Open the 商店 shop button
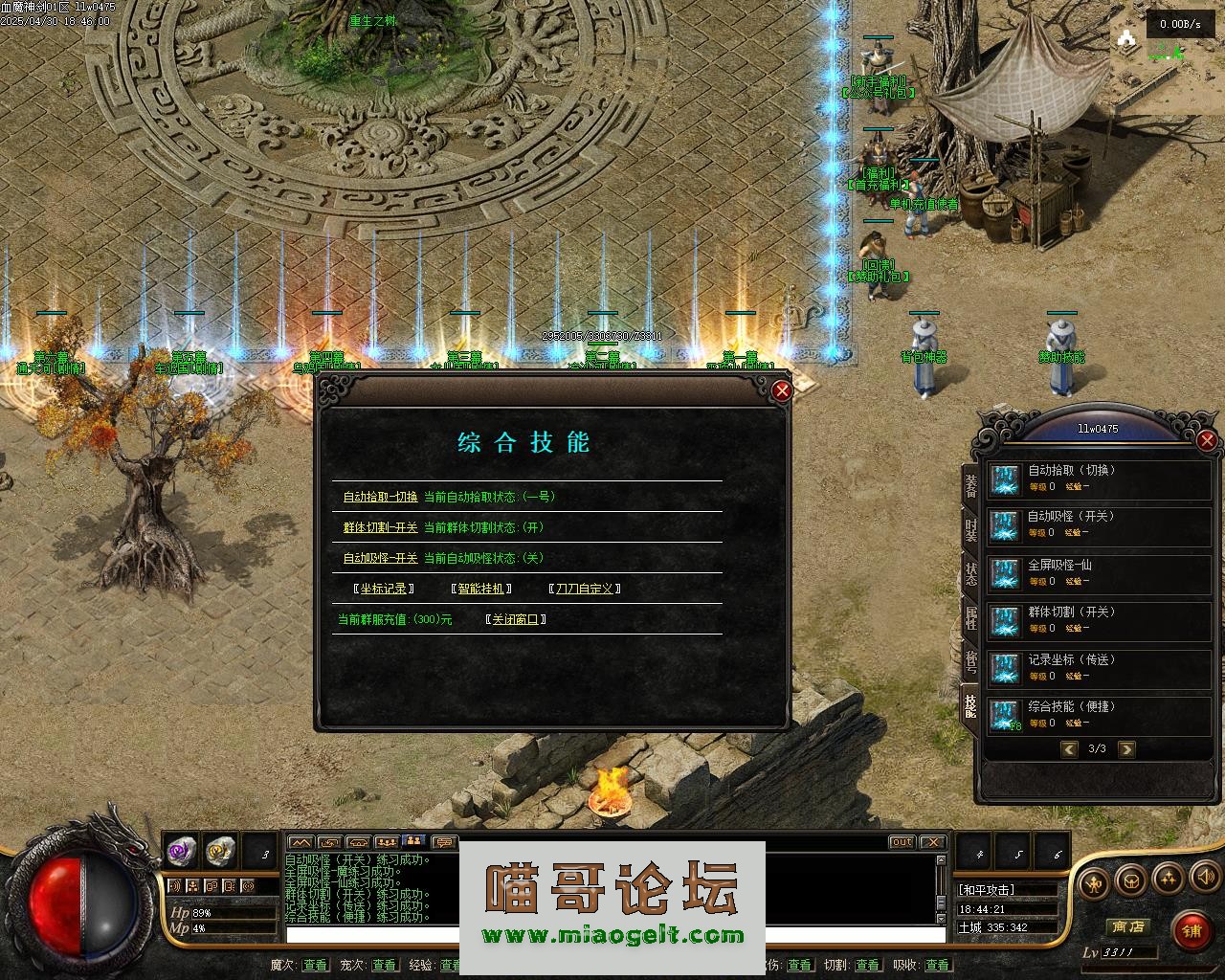Viewport: 1225px width, 980px height. [1127, 926]
